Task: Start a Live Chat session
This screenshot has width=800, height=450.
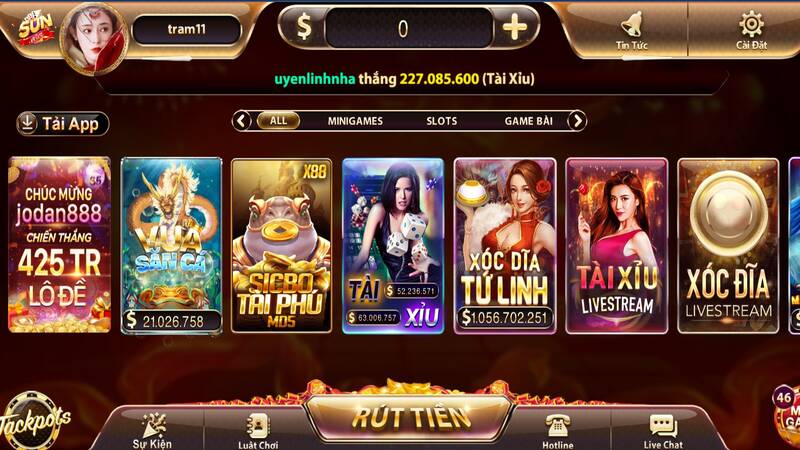Action: tap(663, 429)
